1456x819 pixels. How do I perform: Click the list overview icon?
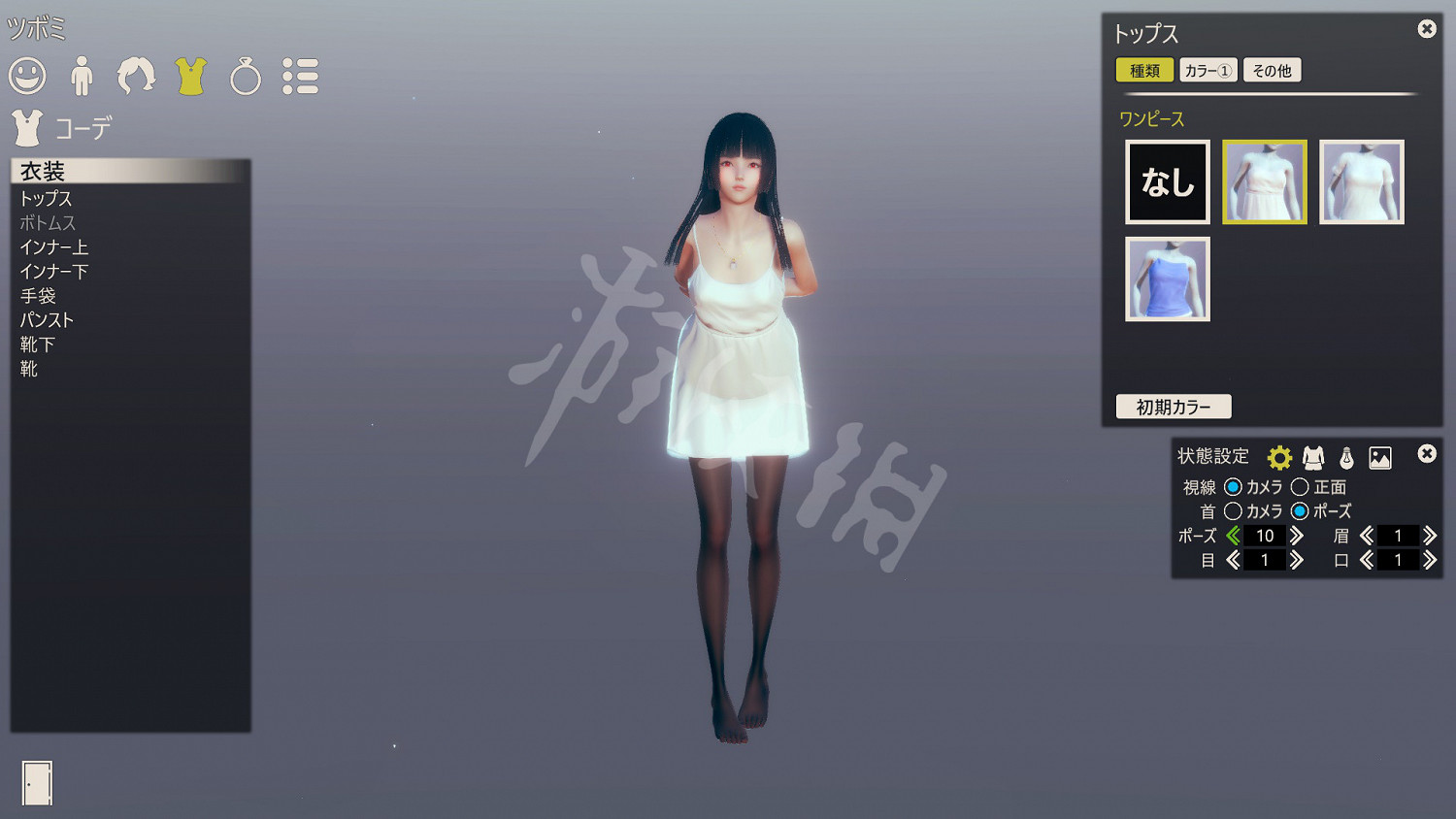coord(302,77)
